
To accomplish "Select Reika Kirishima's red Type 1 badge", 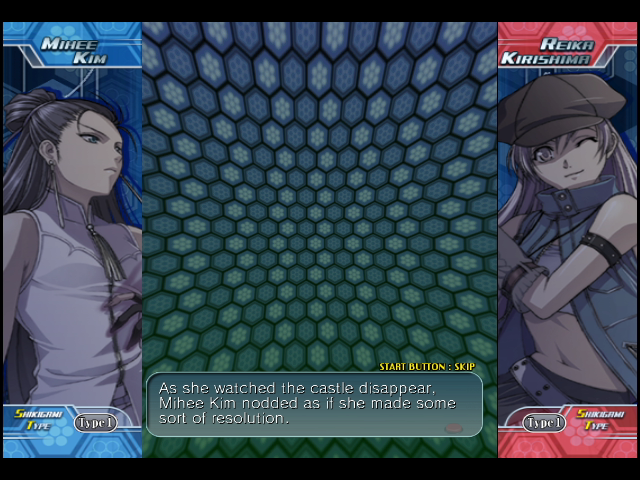I will (544, 423).
